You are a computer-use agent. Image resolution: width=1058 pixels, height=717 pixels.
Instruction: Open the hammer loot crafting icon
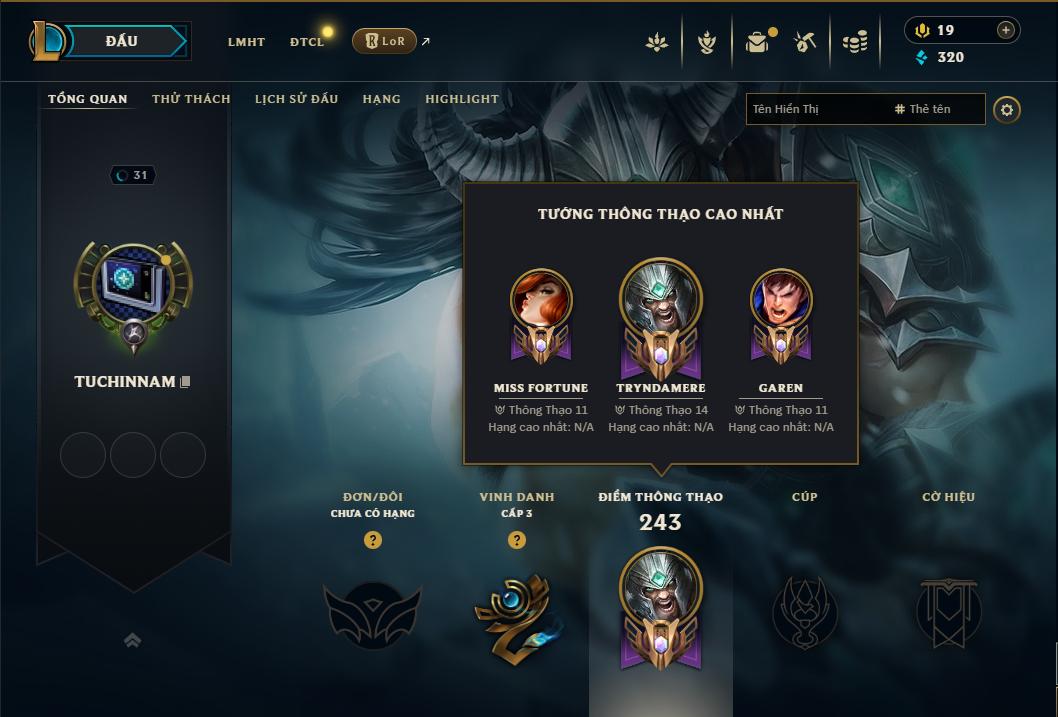(x=805, y=42)
